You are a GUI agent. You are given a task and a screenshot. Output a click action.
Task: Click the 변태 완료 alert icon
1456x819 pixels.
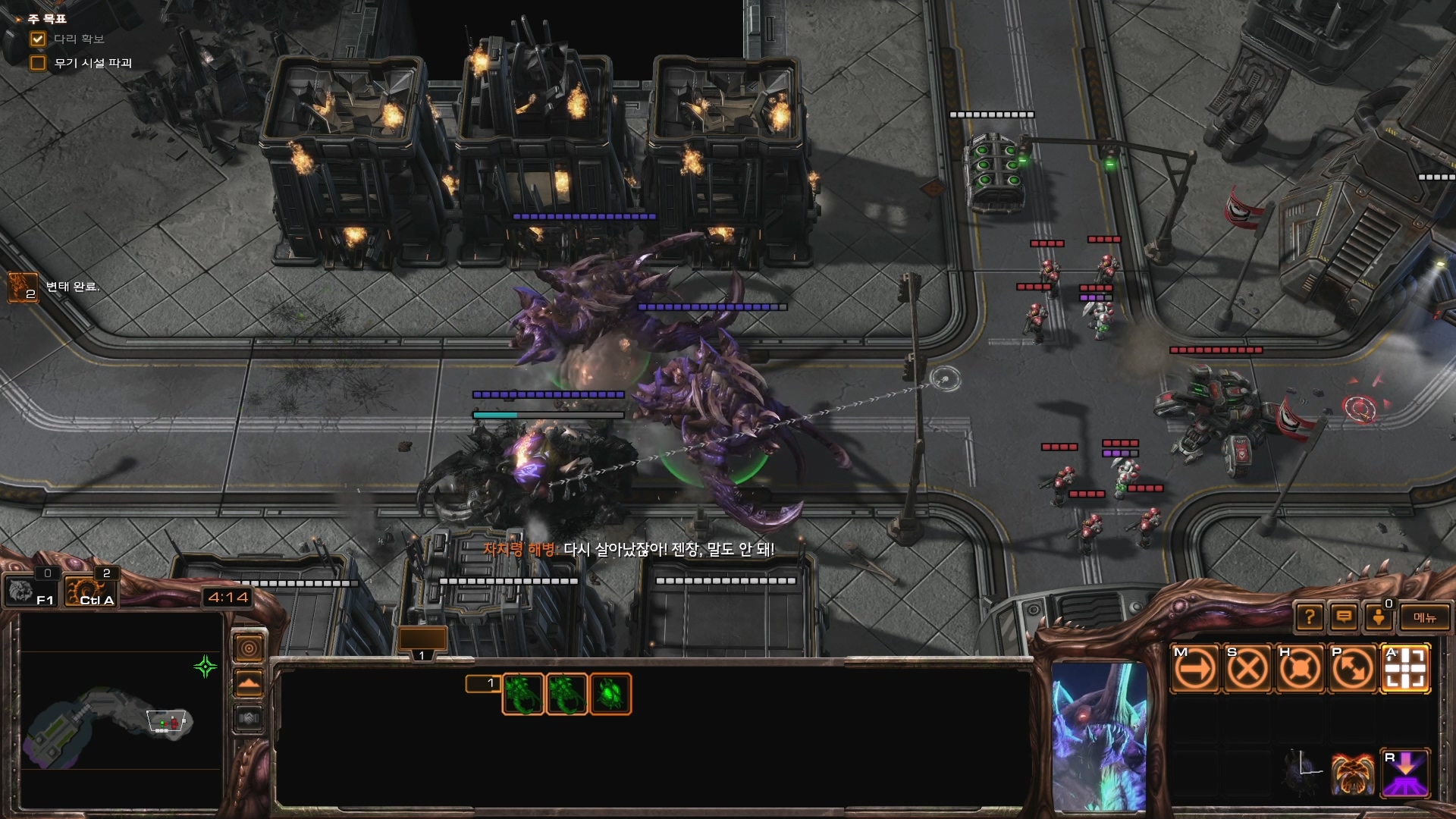[22, 287]
